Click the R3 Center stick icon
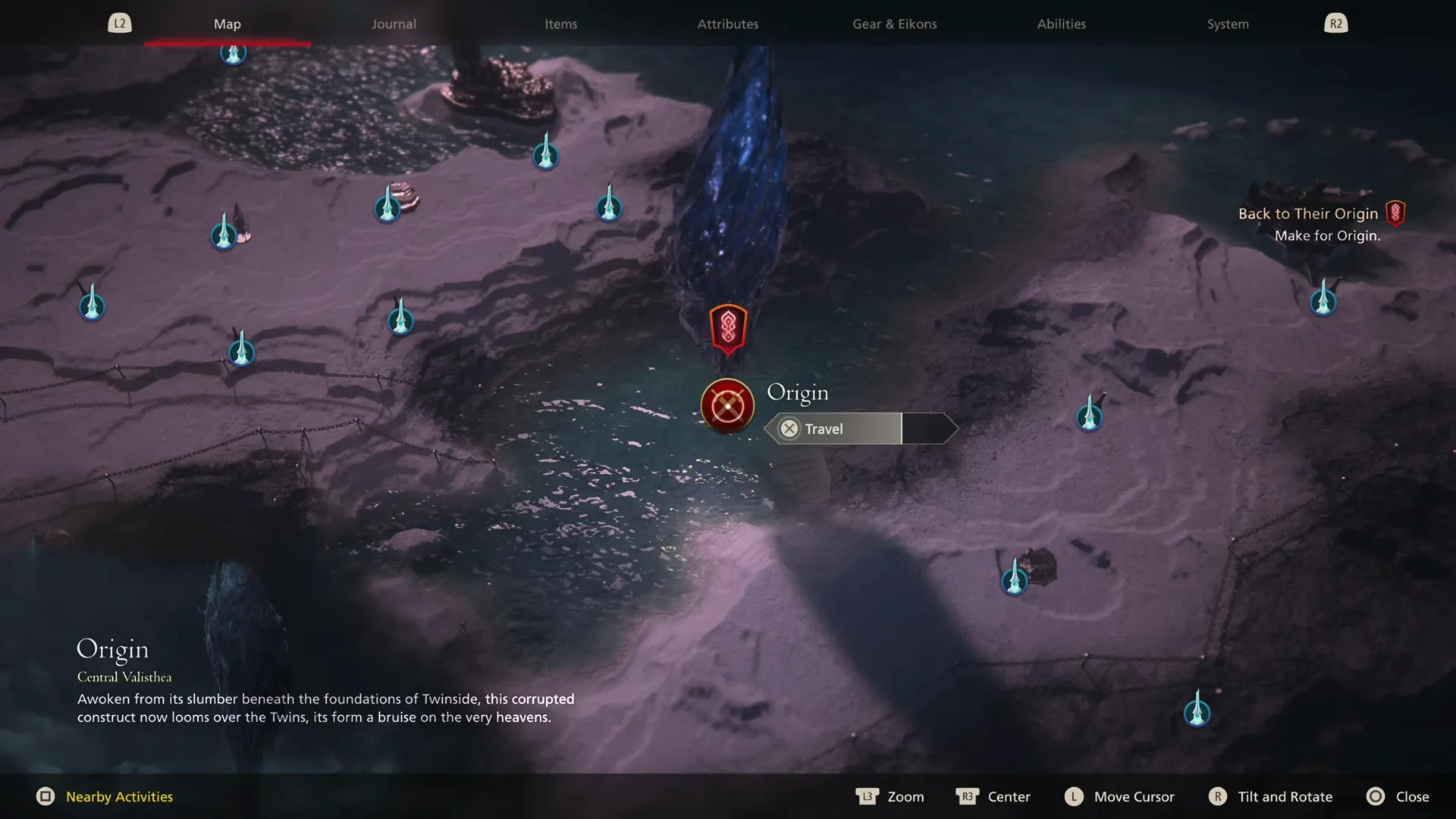Image resolution: width=1456 pixels, height=819 pixels. point(968,797)
